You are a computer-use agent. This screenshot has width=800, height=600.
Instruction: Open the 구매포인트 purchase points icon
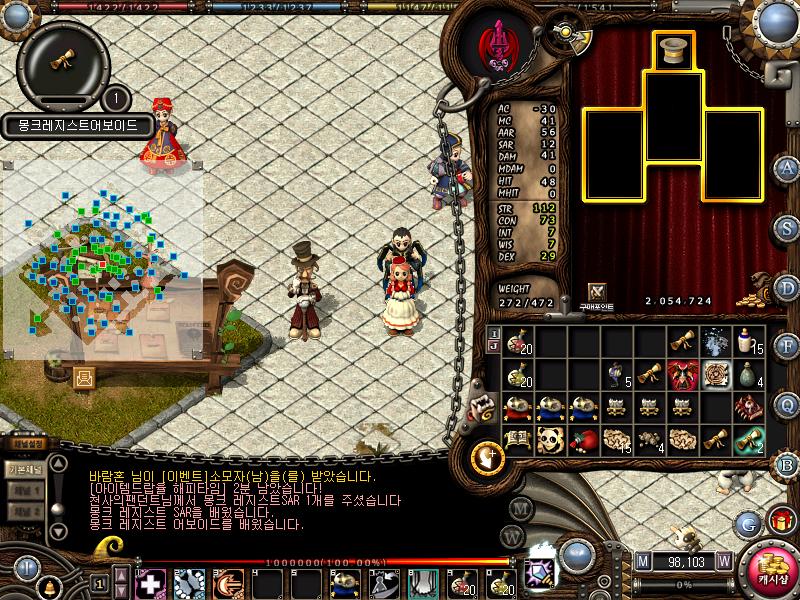(x=597, y=291)
